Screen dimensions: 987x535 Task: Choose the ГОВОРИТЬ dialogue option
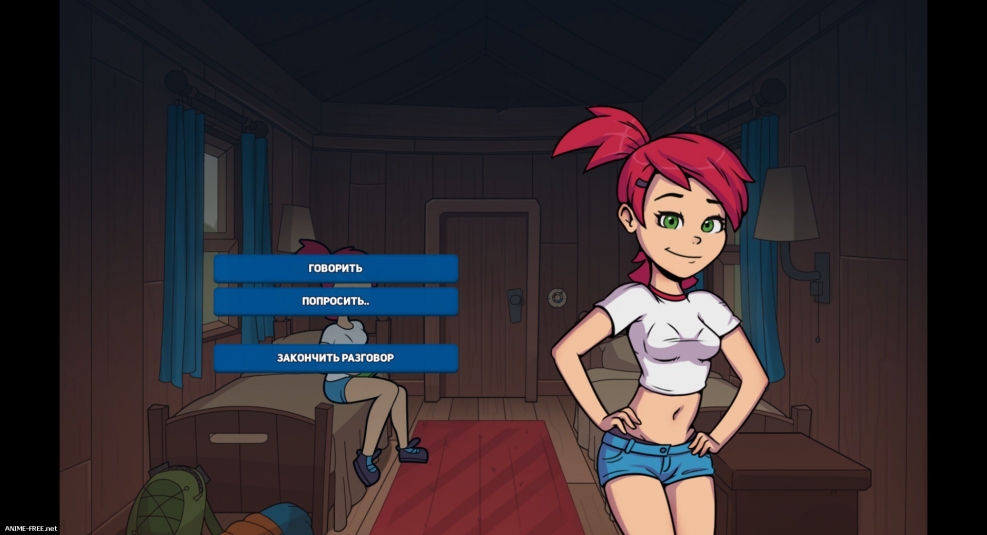pyautogui.click(x=335, y=268)
